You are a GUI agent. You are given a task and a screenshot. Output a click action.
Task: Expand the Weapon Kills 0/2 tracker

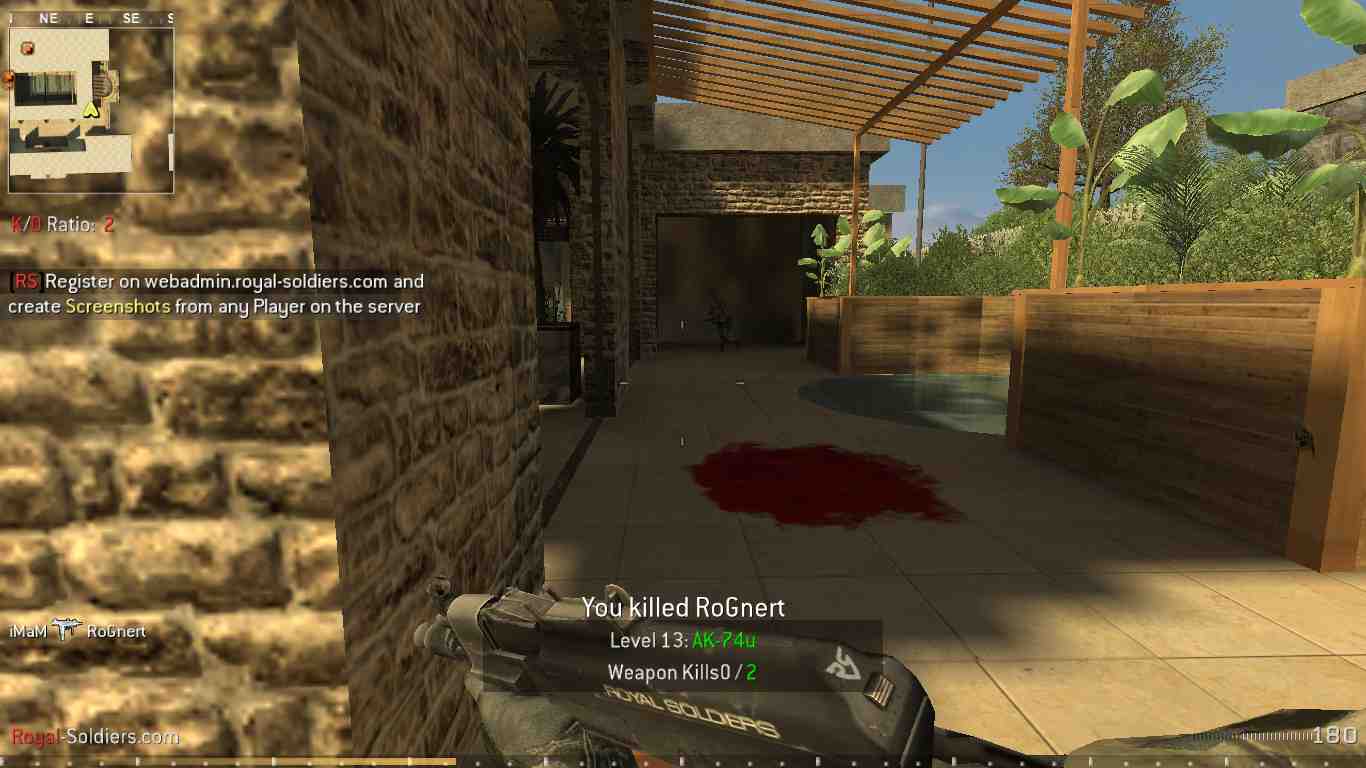tap(683, 672)
